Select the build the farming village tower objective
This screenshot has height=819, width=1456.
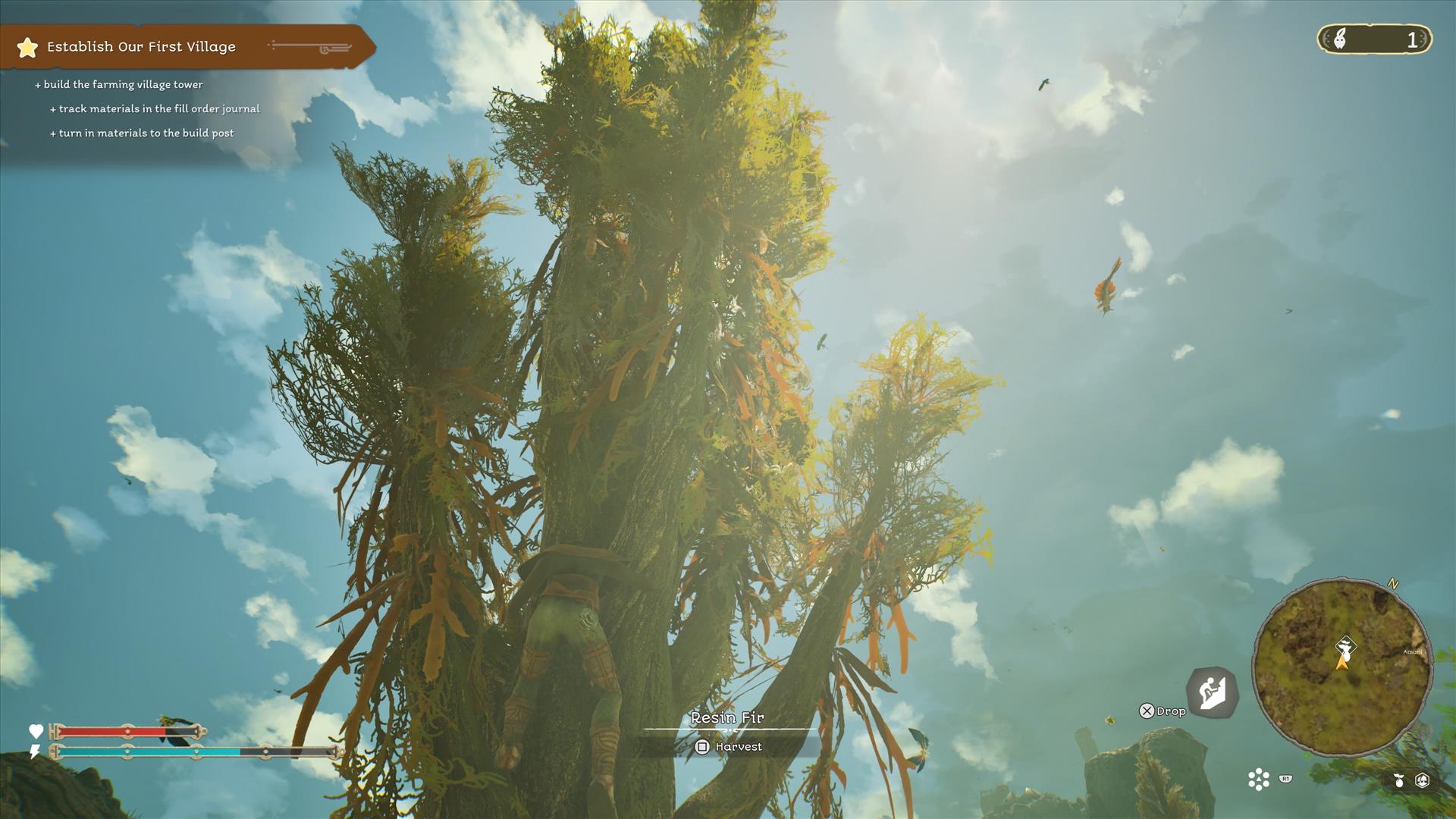(x=123, y=85)
